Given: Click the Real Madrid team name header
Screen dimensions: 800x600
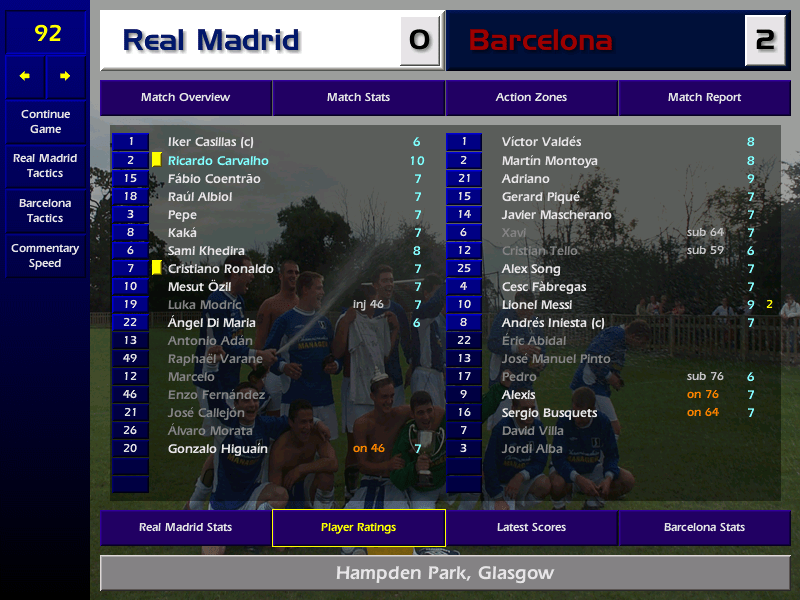Looking at the screenshot, I should click(x=211, y=40).
